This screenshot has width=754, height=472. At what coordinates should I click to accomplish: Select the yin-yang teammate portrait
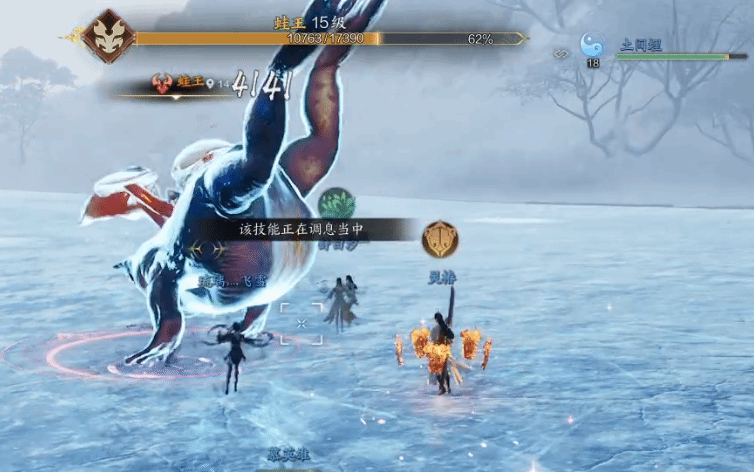[593, 45]
